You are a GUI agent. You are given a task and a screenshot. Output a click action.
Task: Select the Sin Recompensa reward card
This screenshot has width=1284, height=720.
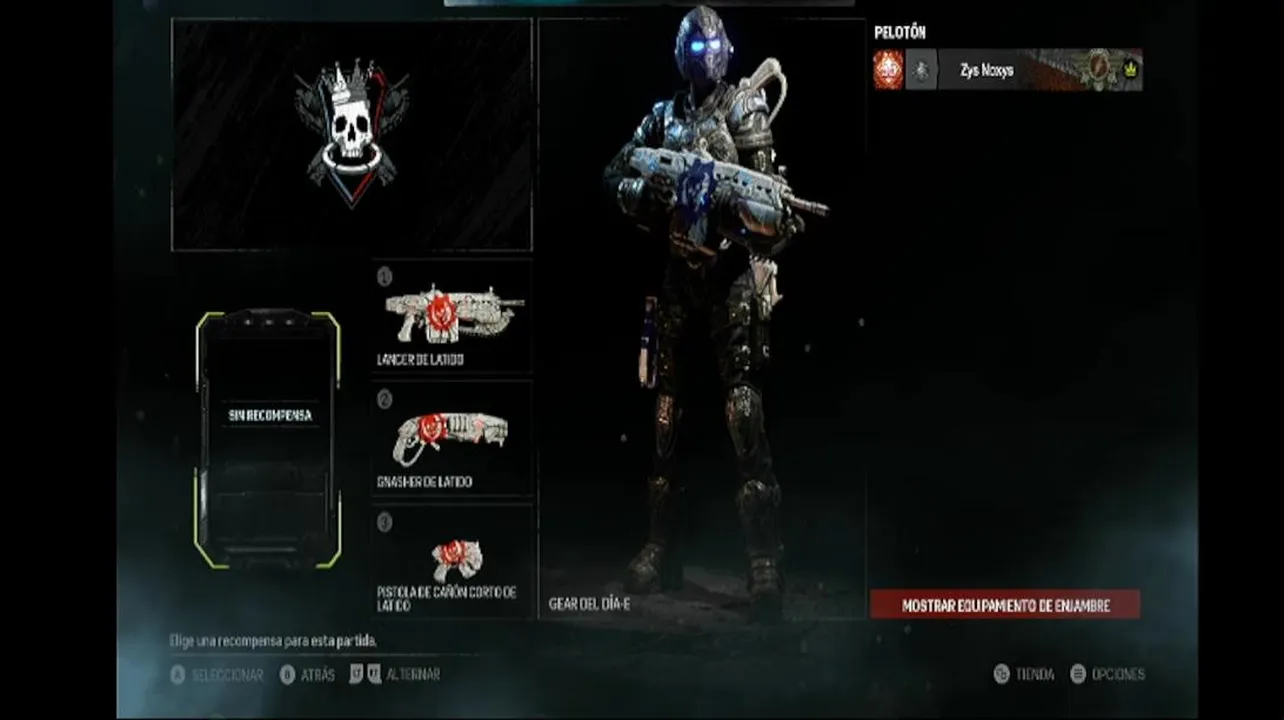268,438
